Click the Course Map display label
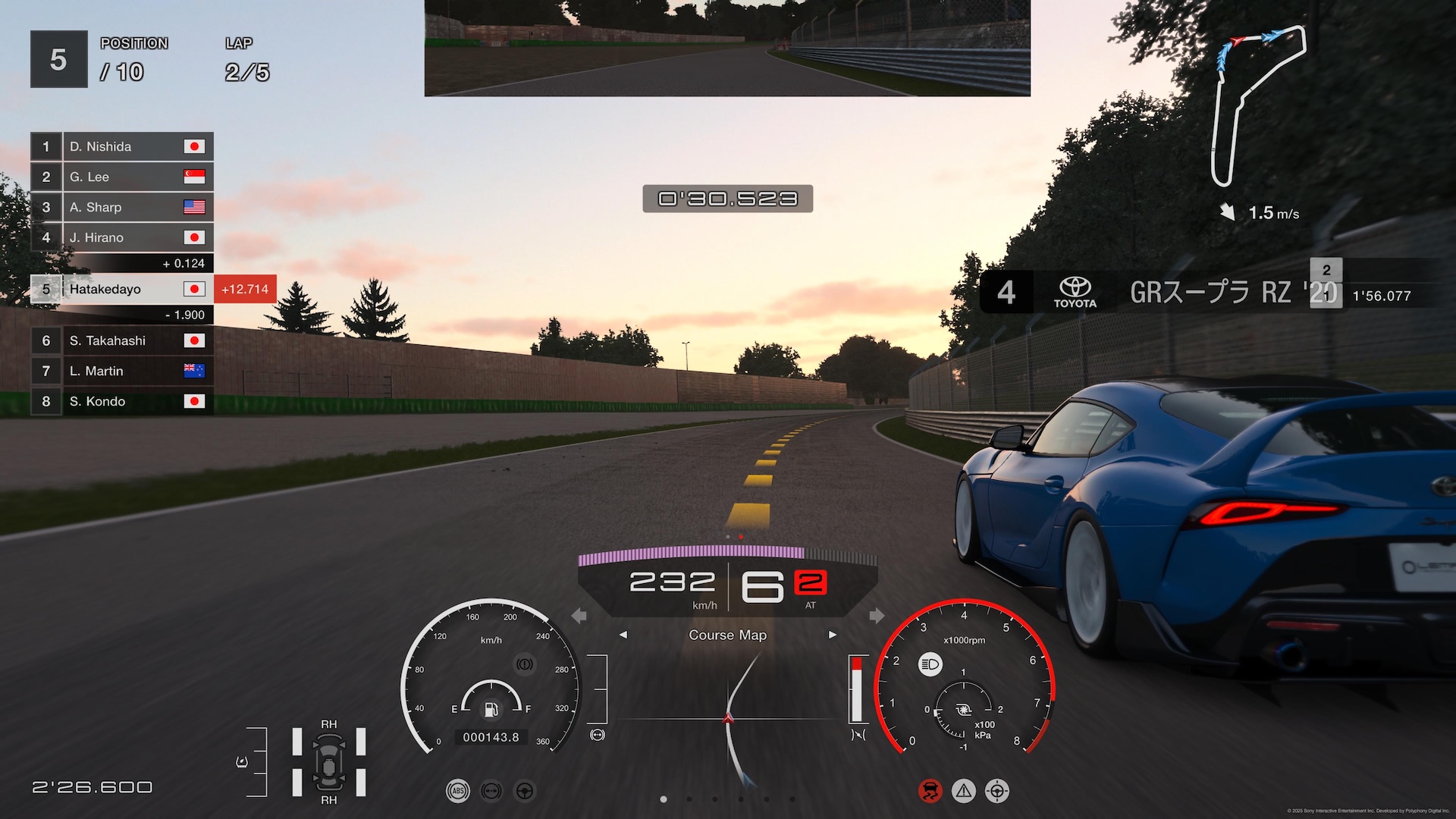 pos(727,635)
